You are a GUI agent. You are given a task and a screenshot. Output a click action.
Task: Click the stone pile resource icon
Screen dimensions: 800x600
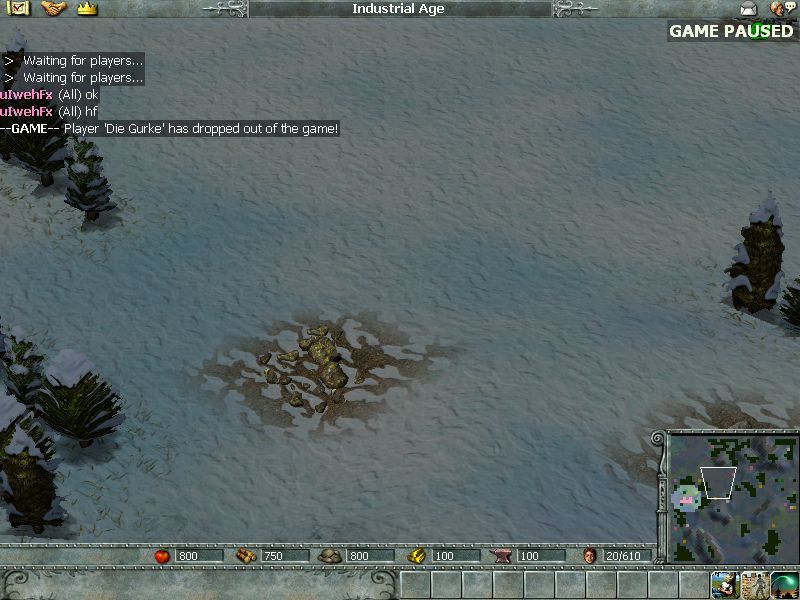331,556
